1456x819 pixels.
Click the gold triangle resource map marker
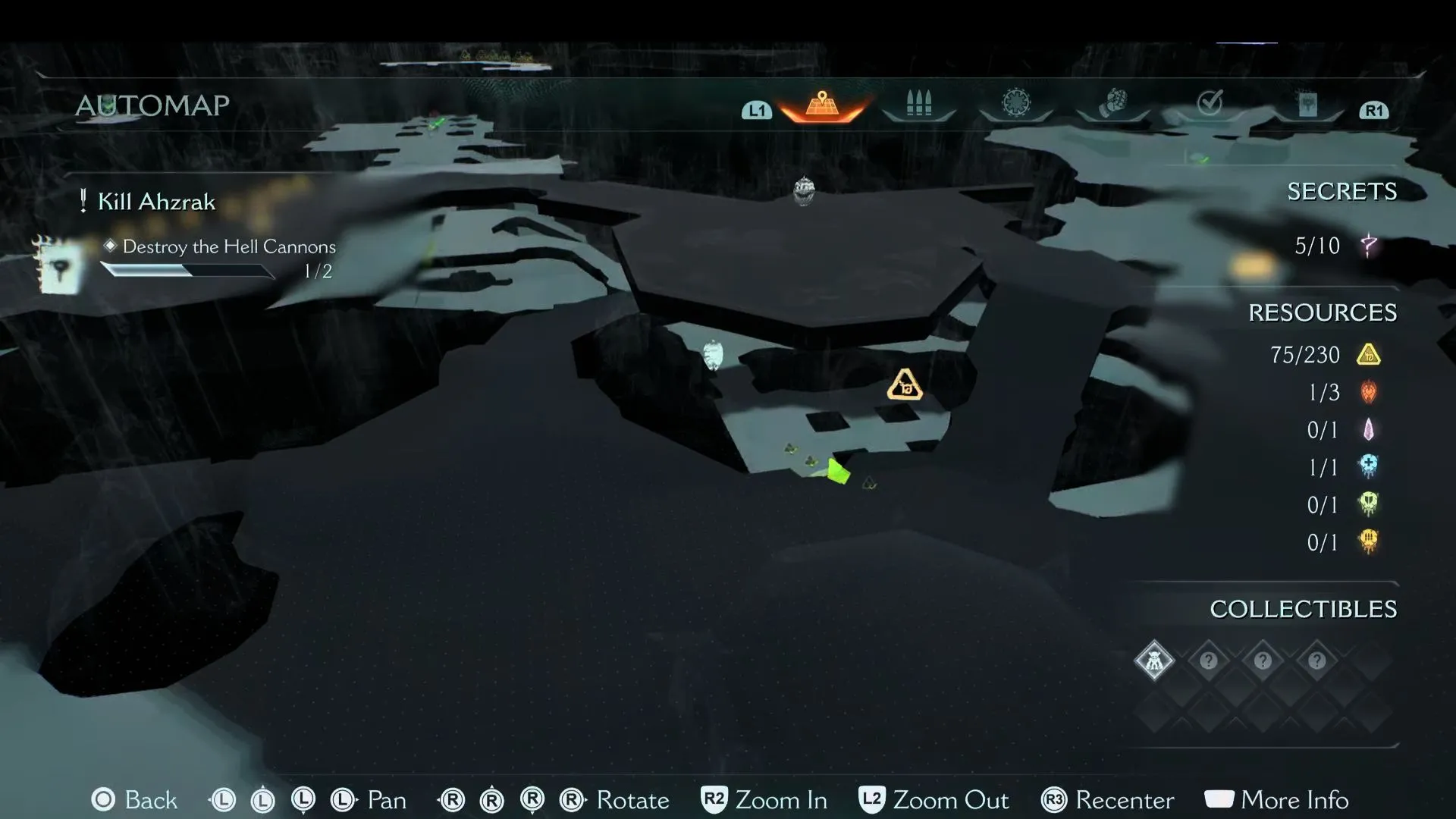tap(904, 386)
